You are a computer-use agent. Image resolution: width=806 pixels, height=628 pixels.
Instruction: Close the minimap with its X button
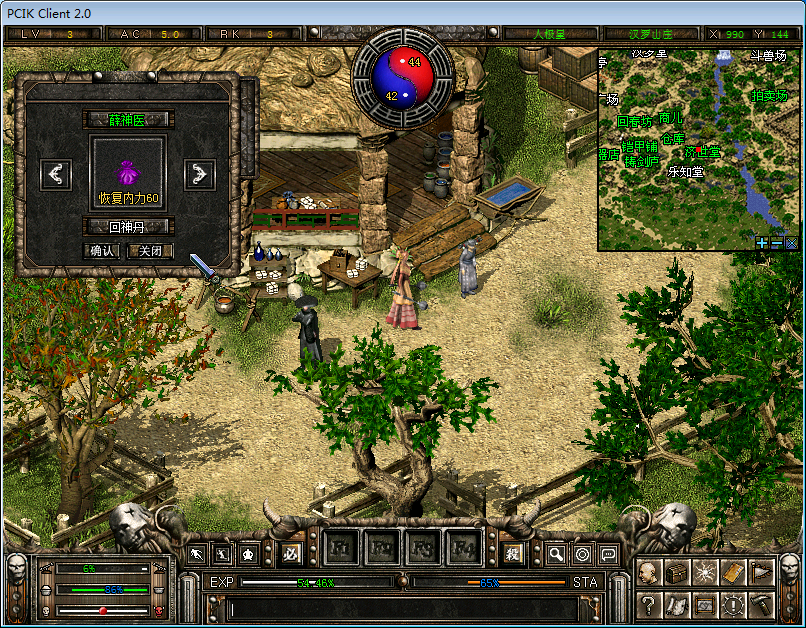coord(790,242)
